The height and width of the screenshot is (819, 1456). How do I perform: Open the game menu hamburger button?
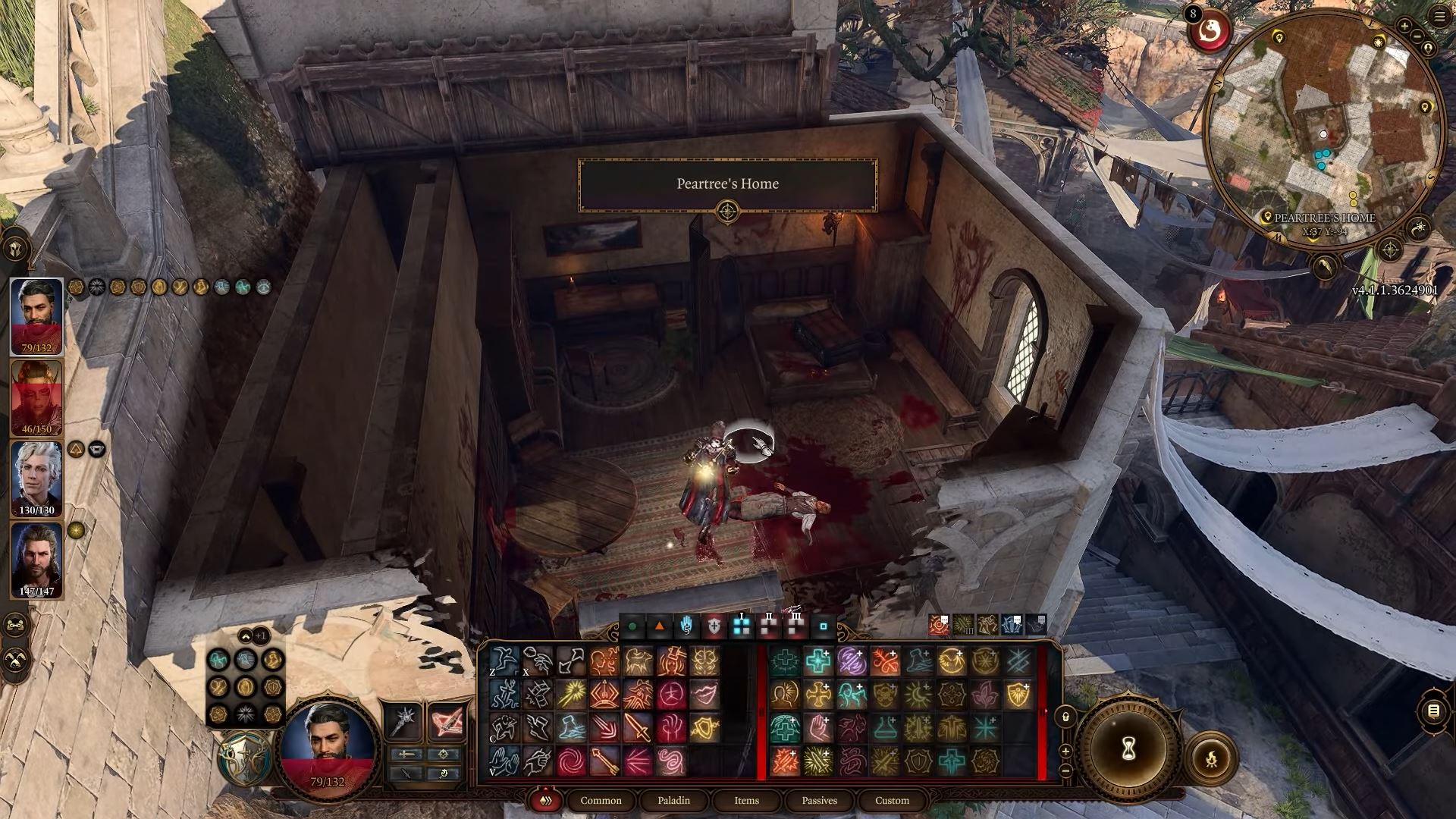pyautogui.click(x=1439, y=17)
